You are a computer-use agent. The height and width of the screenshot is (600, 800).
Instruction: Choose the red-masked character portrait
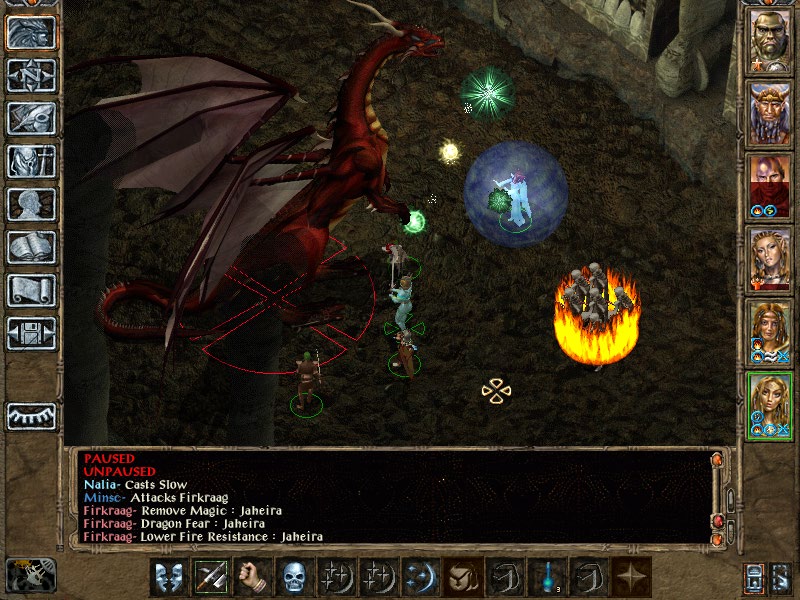[770, 187]
